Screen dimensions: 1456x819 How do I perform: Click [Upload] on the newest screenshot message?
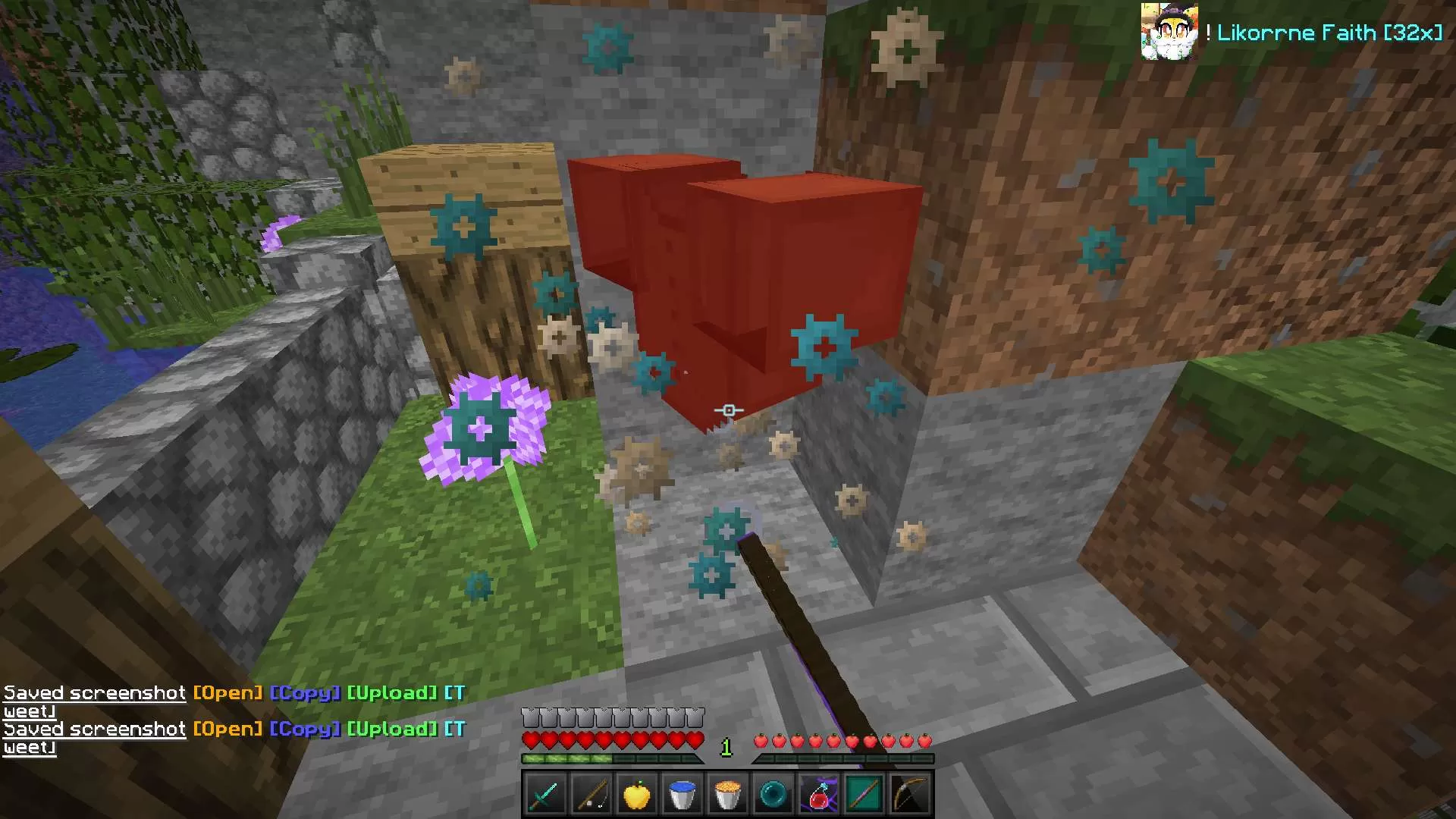(392, 730)
